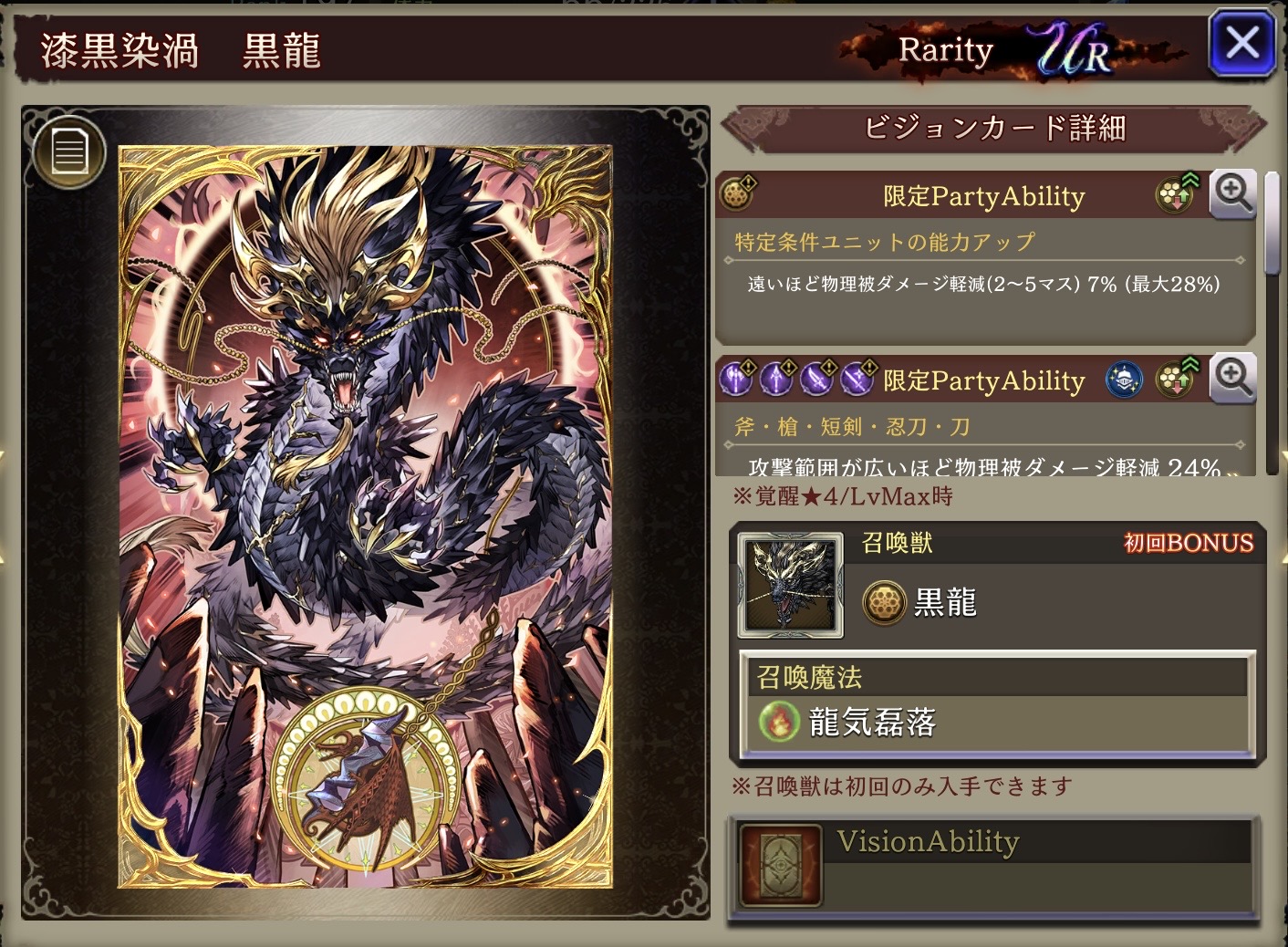View the 黒龍 summon beast thumbnail

tap(790, 586)
